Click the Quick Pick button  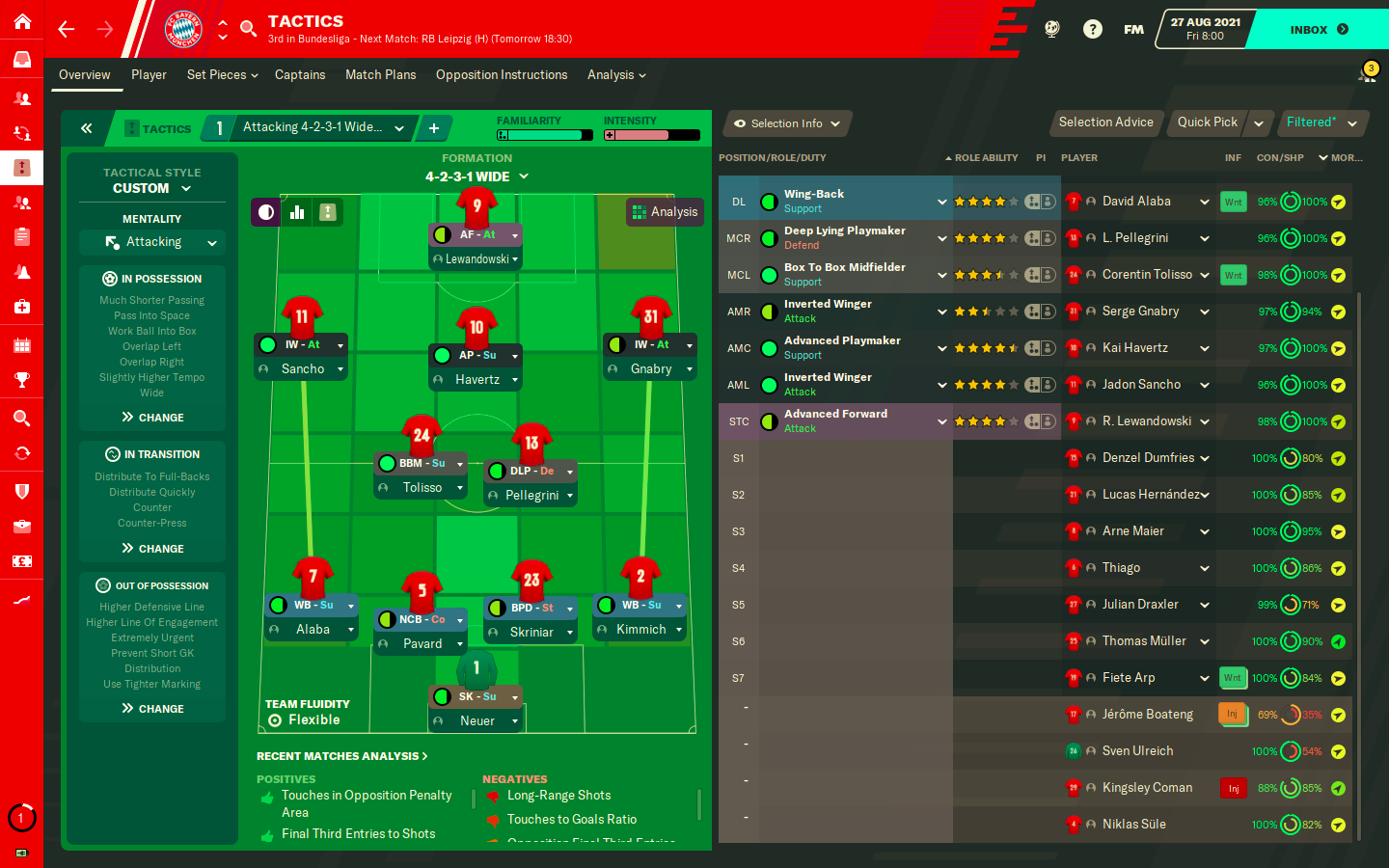[x=1207, y=122]
